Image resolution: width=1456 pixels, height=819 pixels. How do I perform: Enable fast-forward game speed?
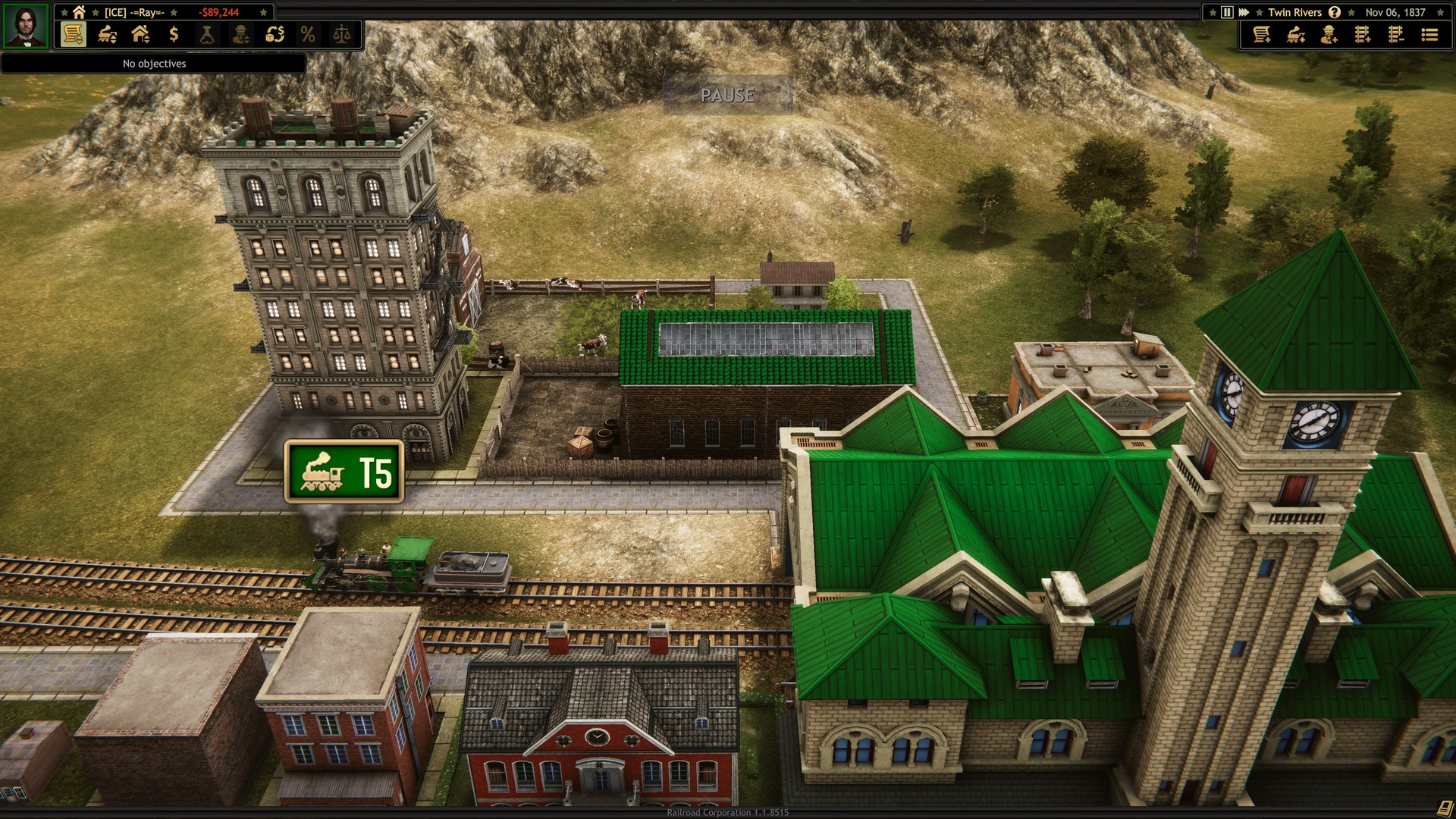click(x=1242, y=12)
